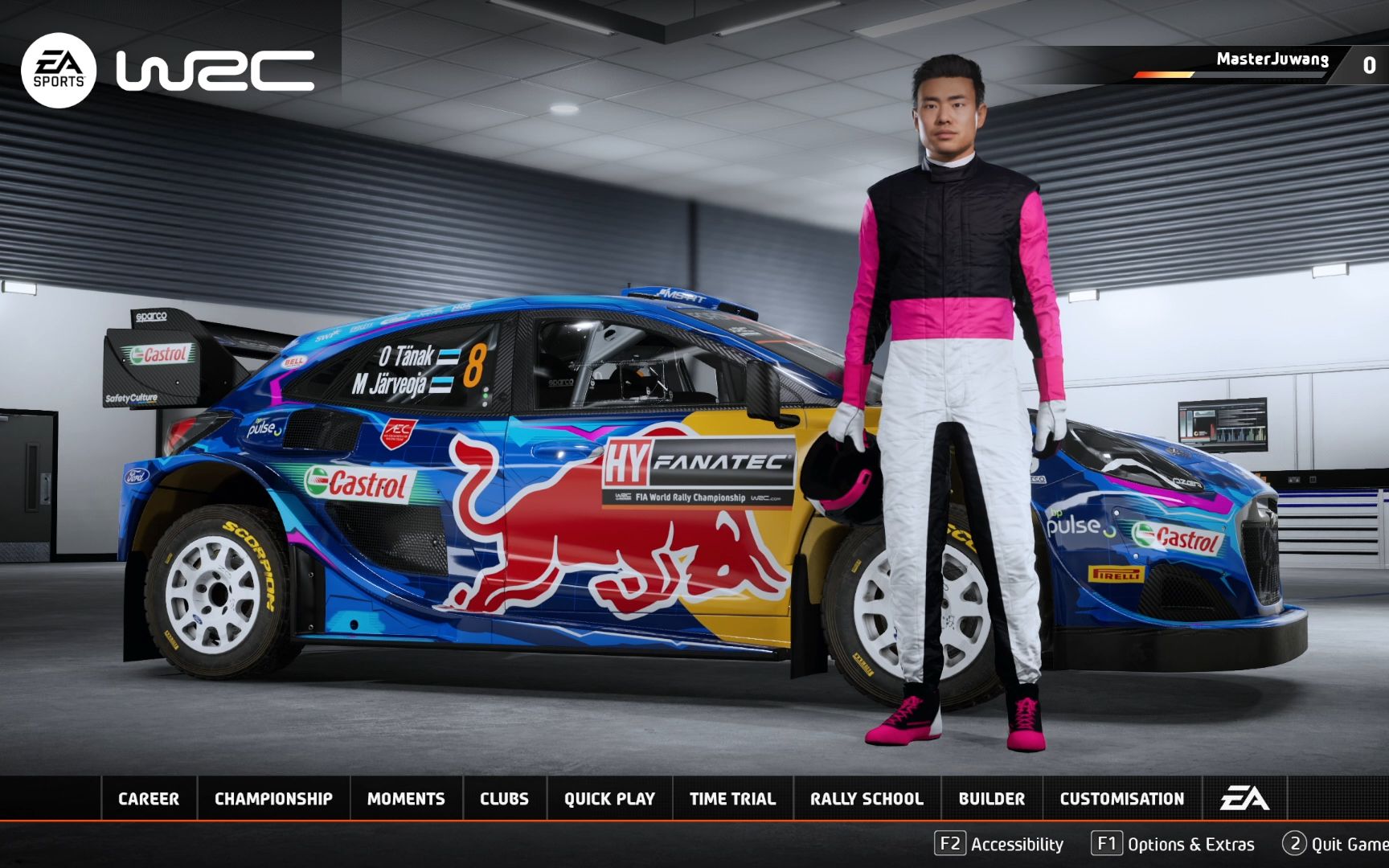The height and width of the screenshot is (868, 1389).
Task: Start Quick Play
Action: coord(608,799)
